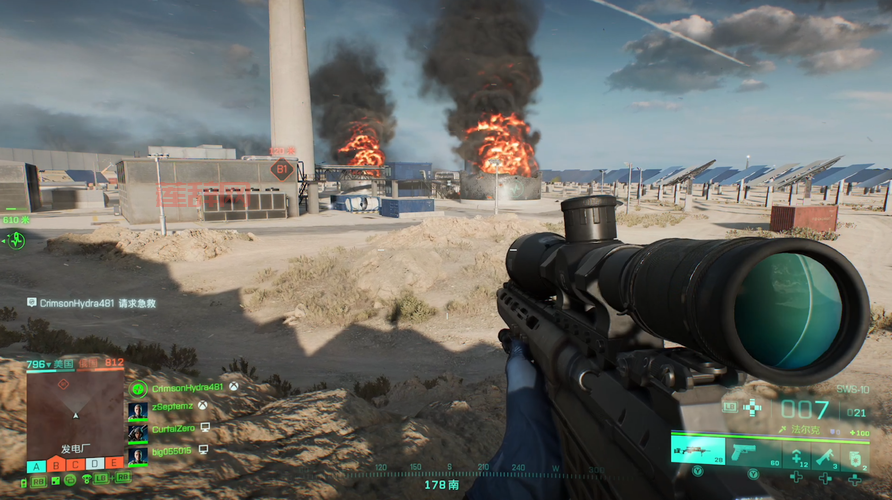Select capture point E indicator
Image resolution: width=892 pixels, height=500 pixels.
coord(114,465)
